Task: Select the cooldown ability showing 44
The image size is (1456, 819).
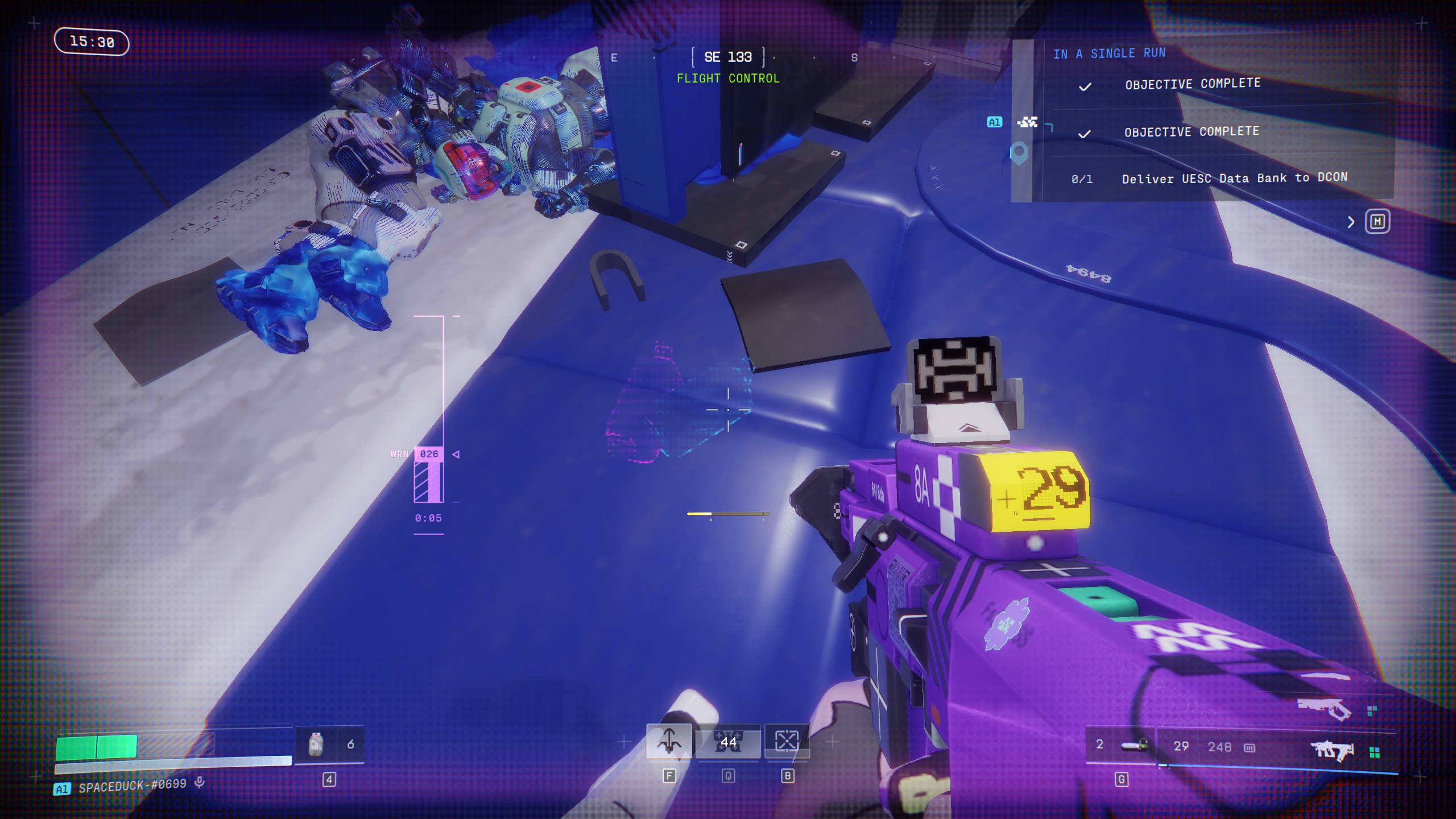Action: [728, 742]
